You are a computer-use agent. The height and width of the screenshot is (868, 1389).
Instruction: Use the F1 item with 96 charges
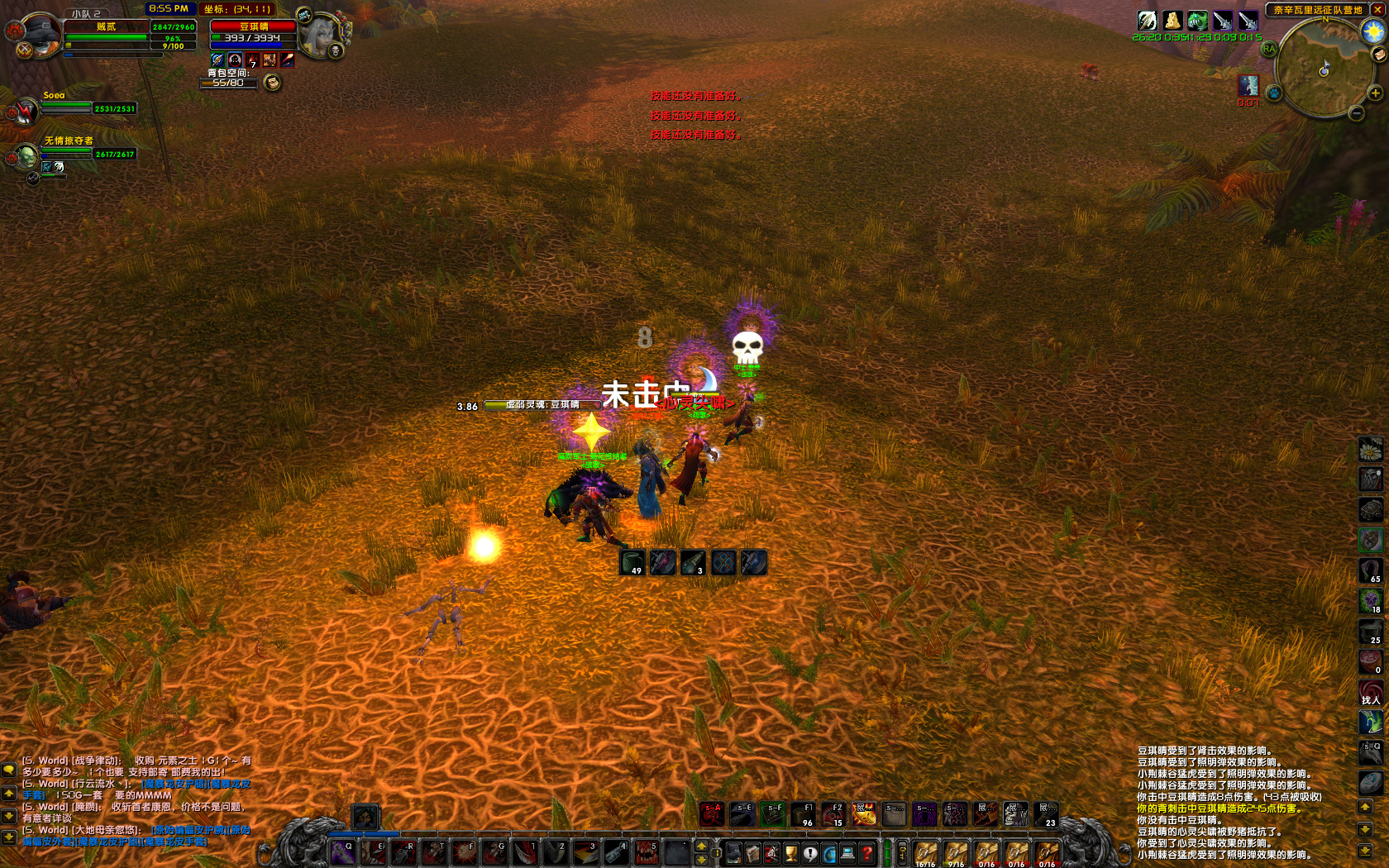pyautogui.click(x=803, y=814)
